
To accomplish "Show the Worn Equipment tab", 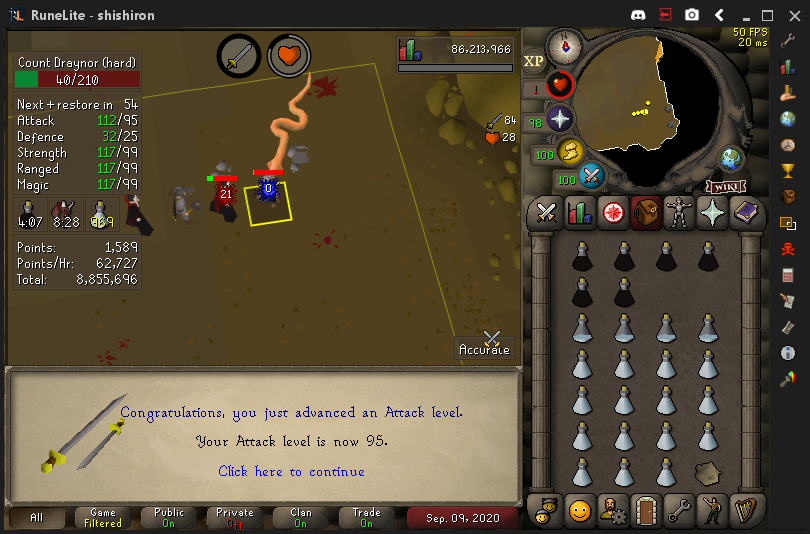I will click(x=678, y=212).
